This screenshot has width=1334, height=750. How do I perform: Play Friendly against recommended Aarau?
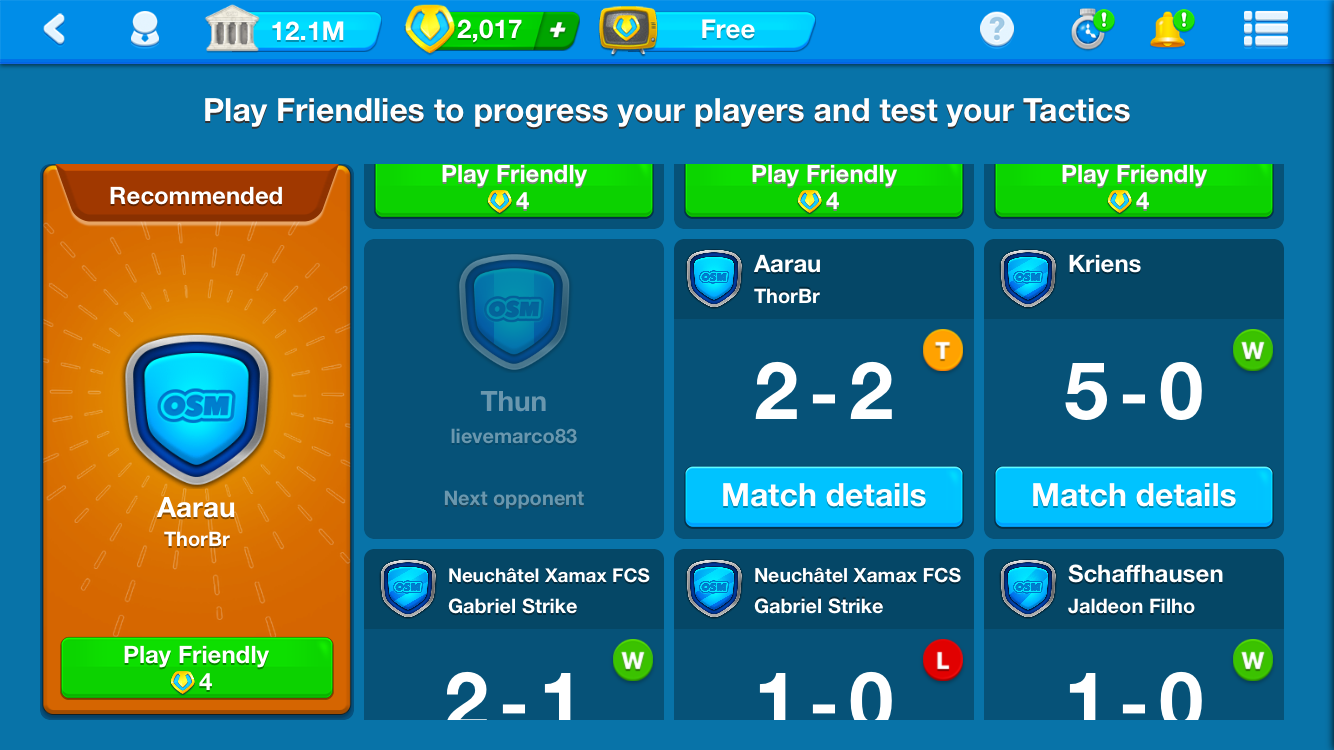pos(196,667)
